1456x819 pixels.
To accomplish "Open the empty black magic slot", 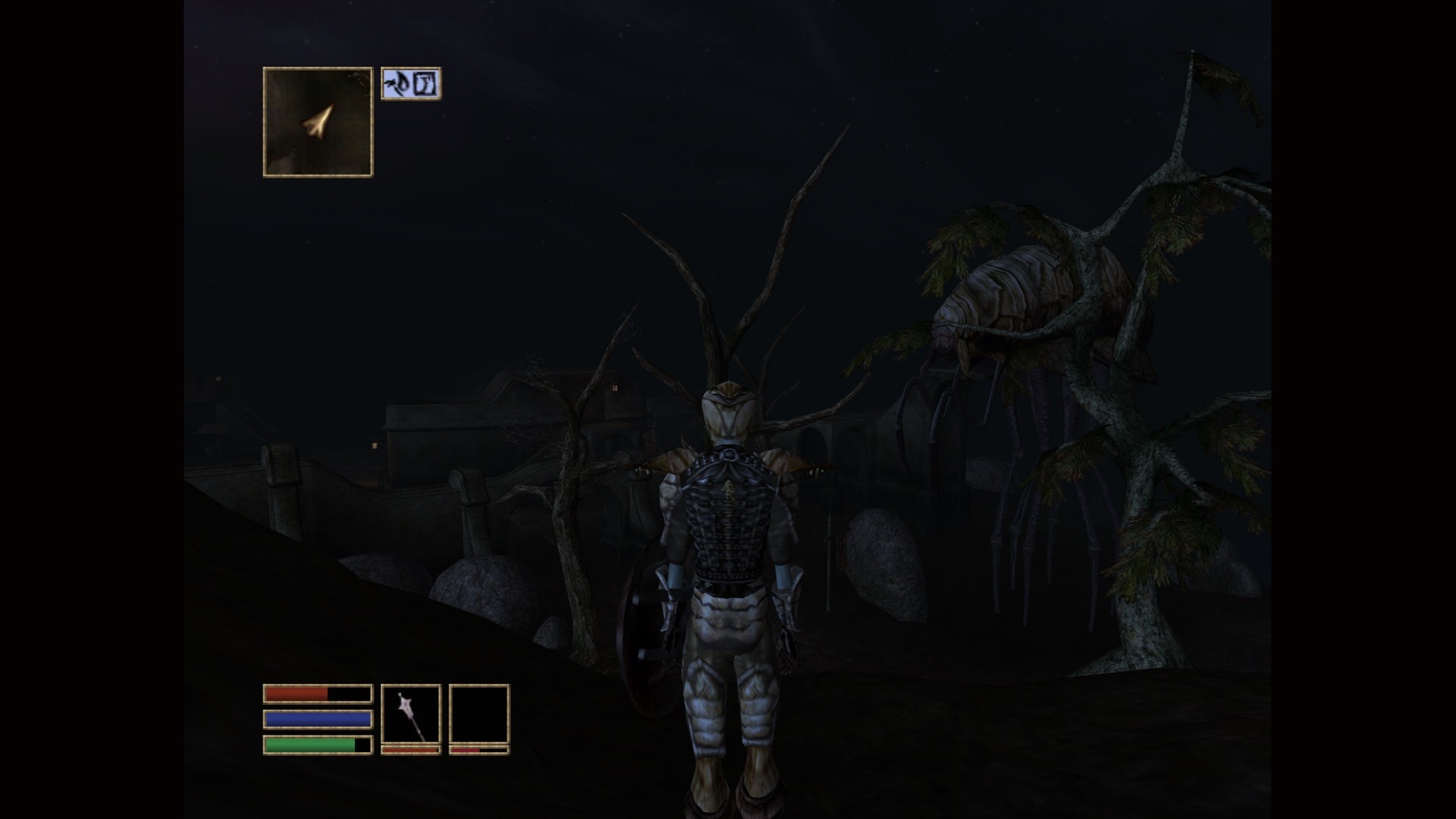I will [479, 714].
